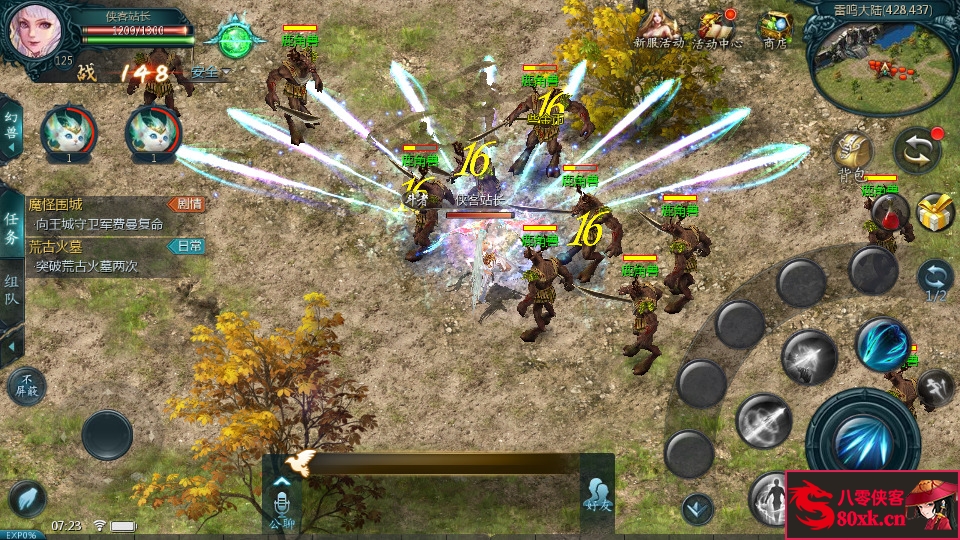Switch skill page with the 1/2 button

[x=935, y=280]
